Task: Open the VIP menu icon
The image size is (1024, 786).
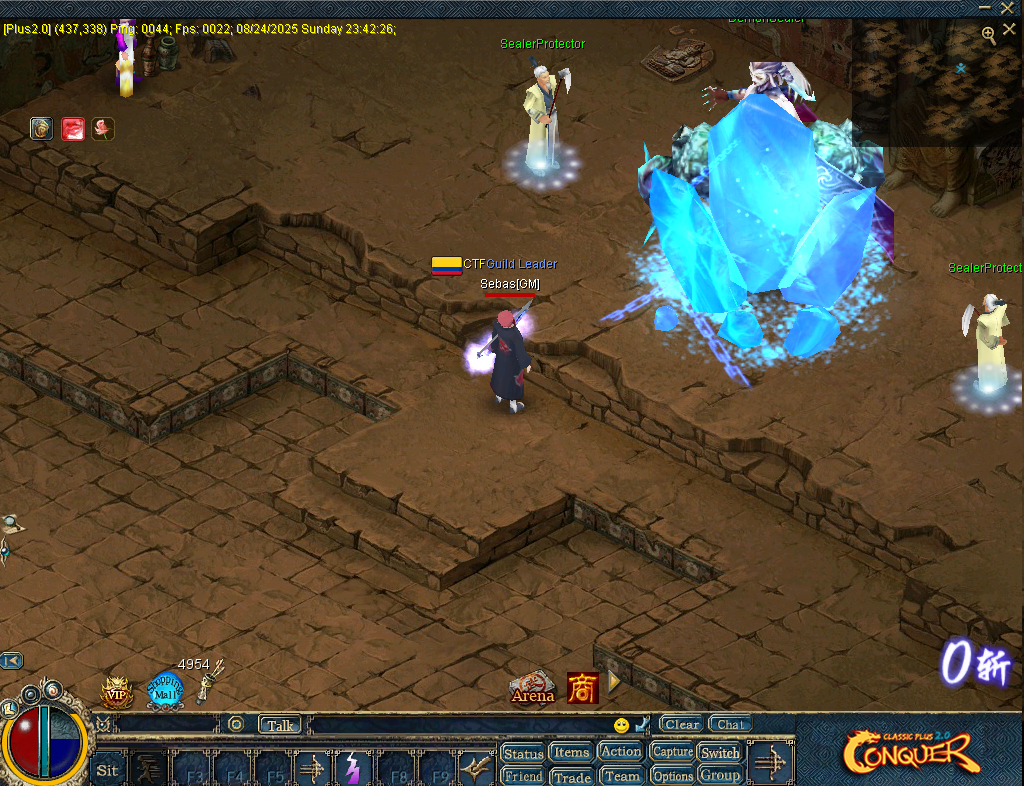Action: [x=117, y=691]
